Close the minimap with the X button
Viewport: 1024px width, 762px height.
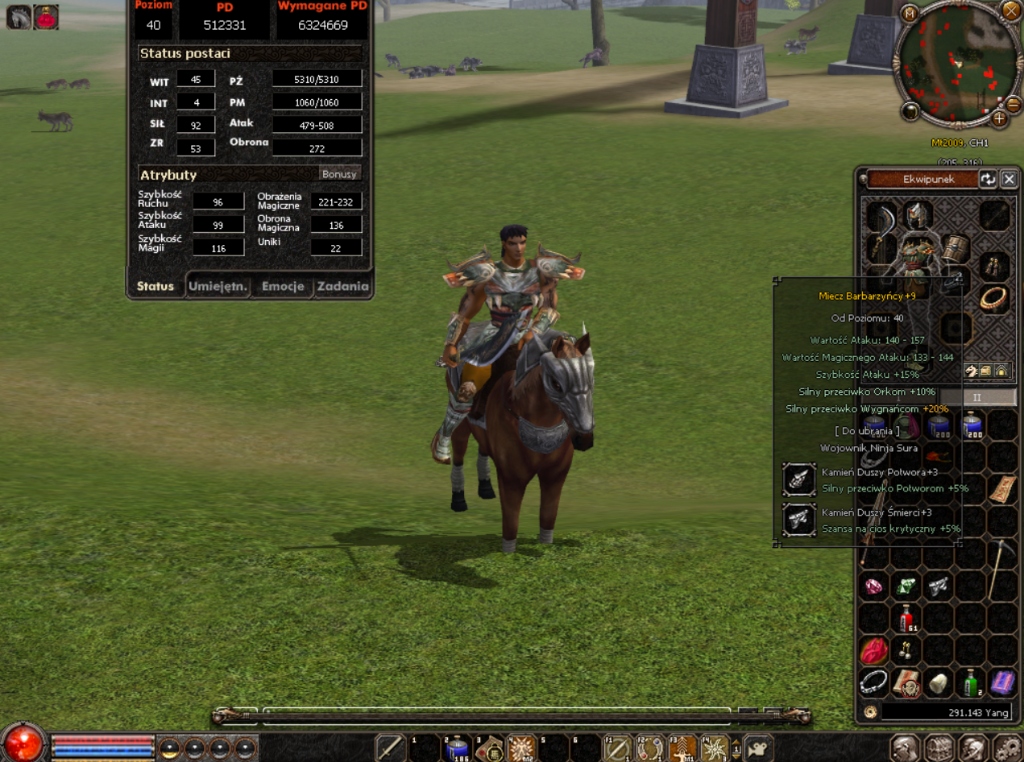[x=1011, y=9]
